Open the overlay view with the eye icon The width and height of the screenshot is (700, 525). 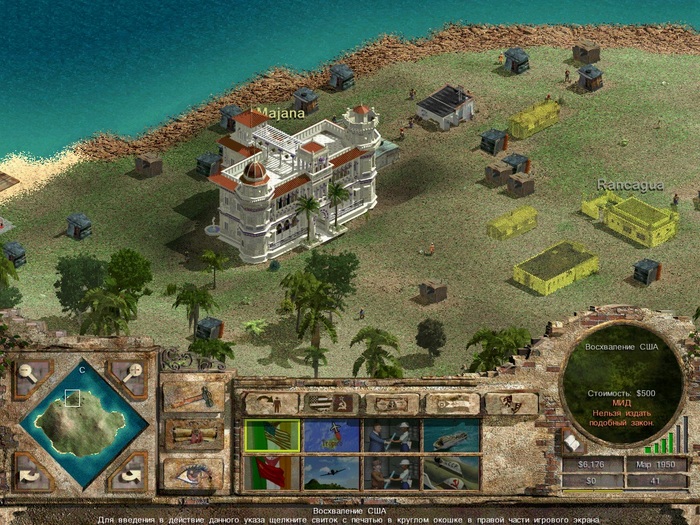(x=192, y=472)
